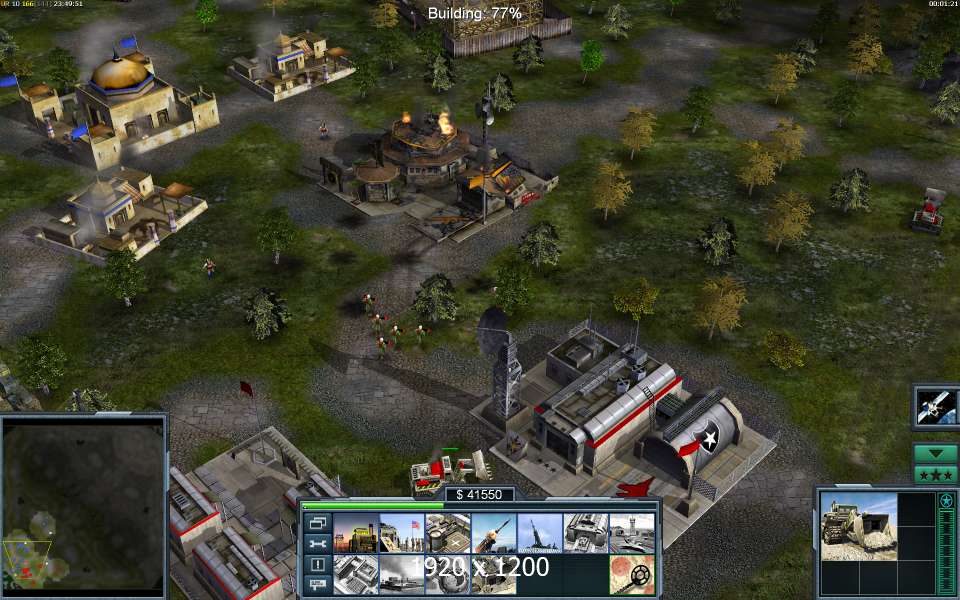Image resolution: width=960 pixels, height=600 pixels.
Task: Pick the tall launcher defense build icon
Action: [539, 533]
